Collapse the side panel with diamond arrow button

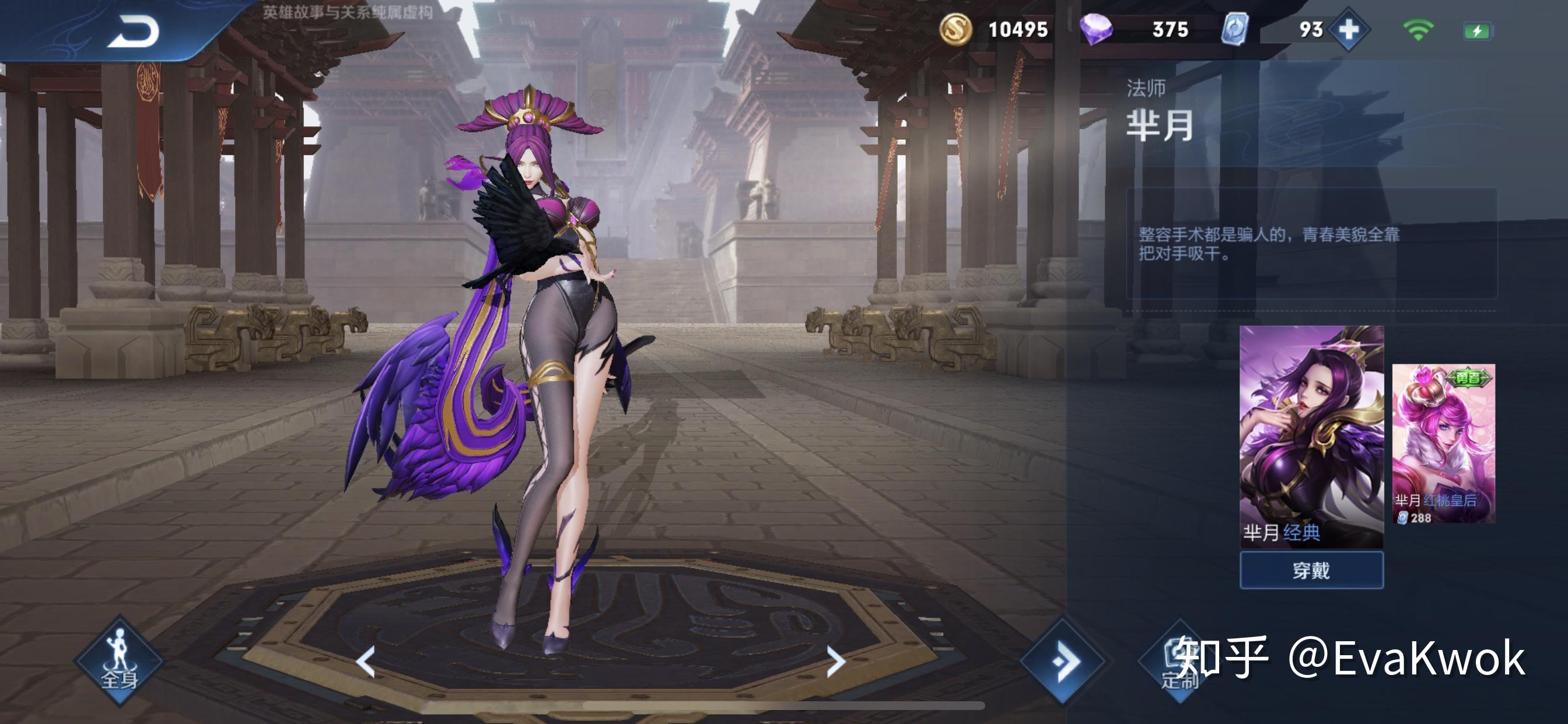[x=1063, y=660]
